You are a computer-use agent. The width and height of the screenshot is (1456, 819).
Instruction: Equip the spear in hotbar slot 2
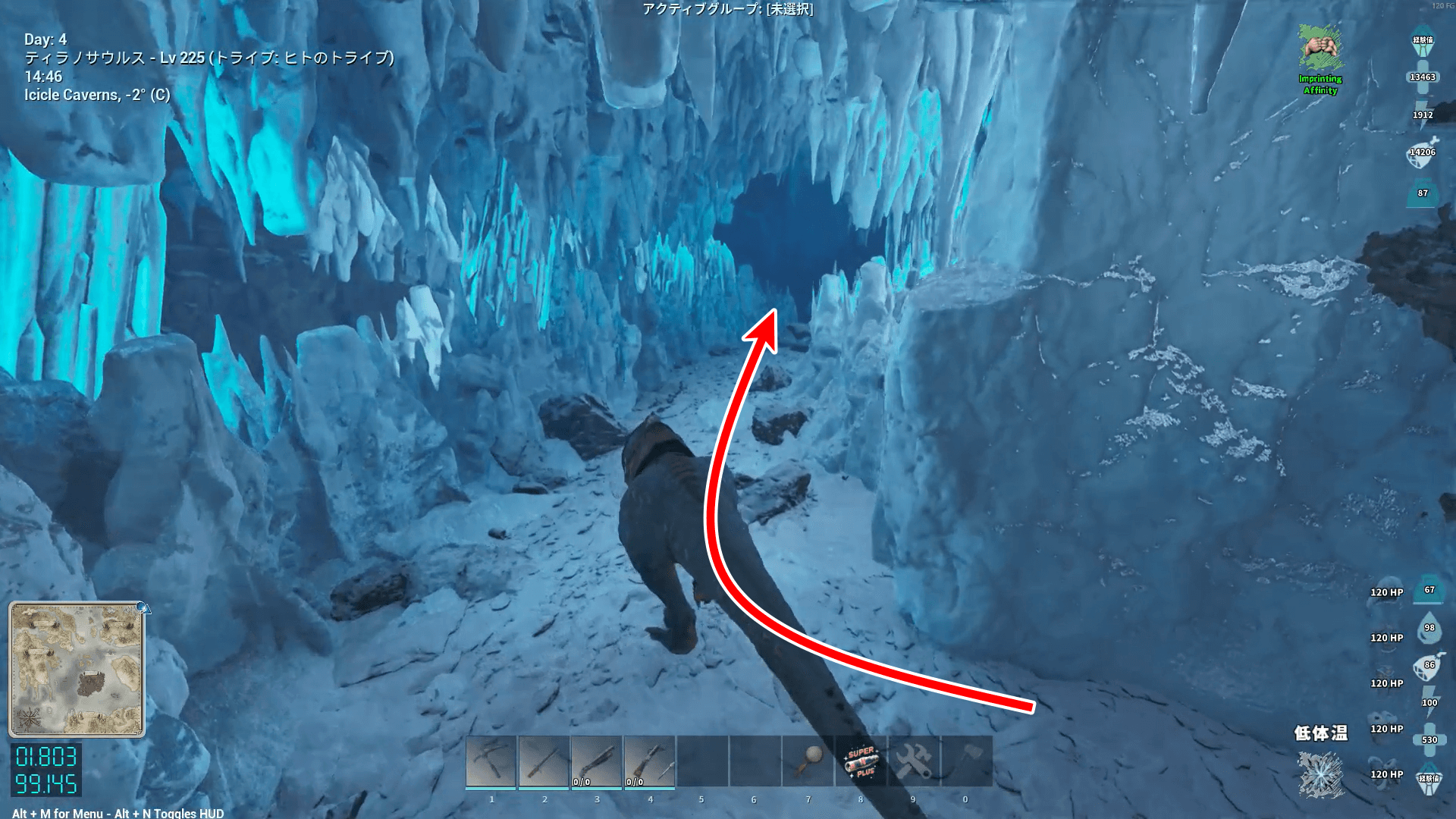544,761
